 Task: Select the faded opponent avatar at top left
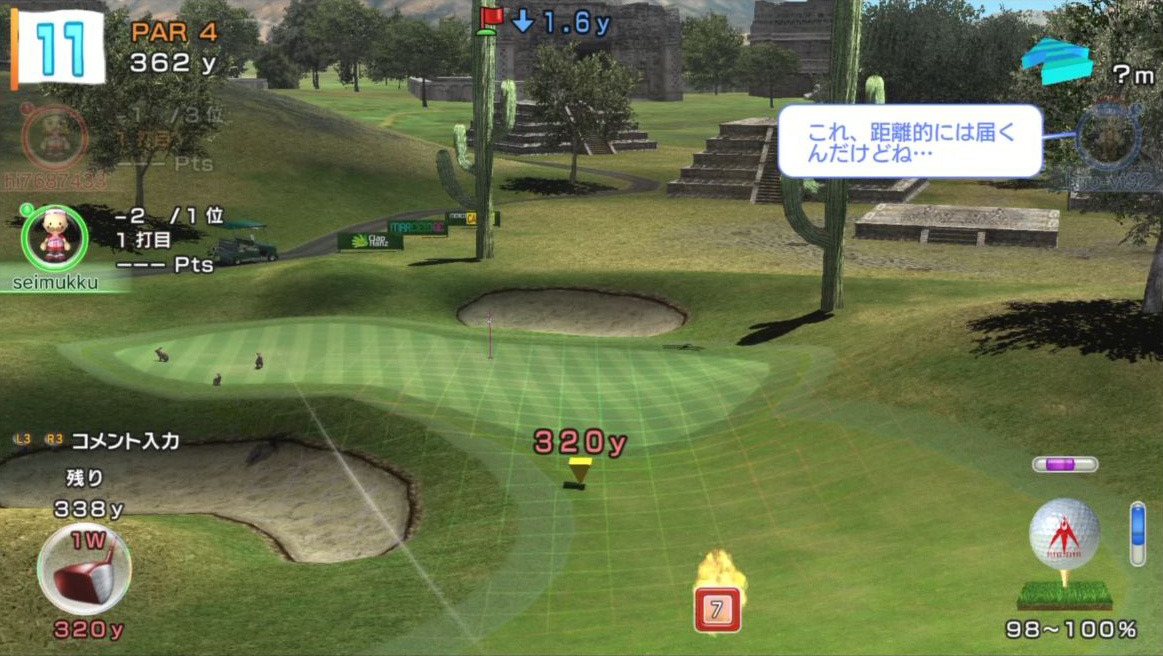[x=55, y=137]
